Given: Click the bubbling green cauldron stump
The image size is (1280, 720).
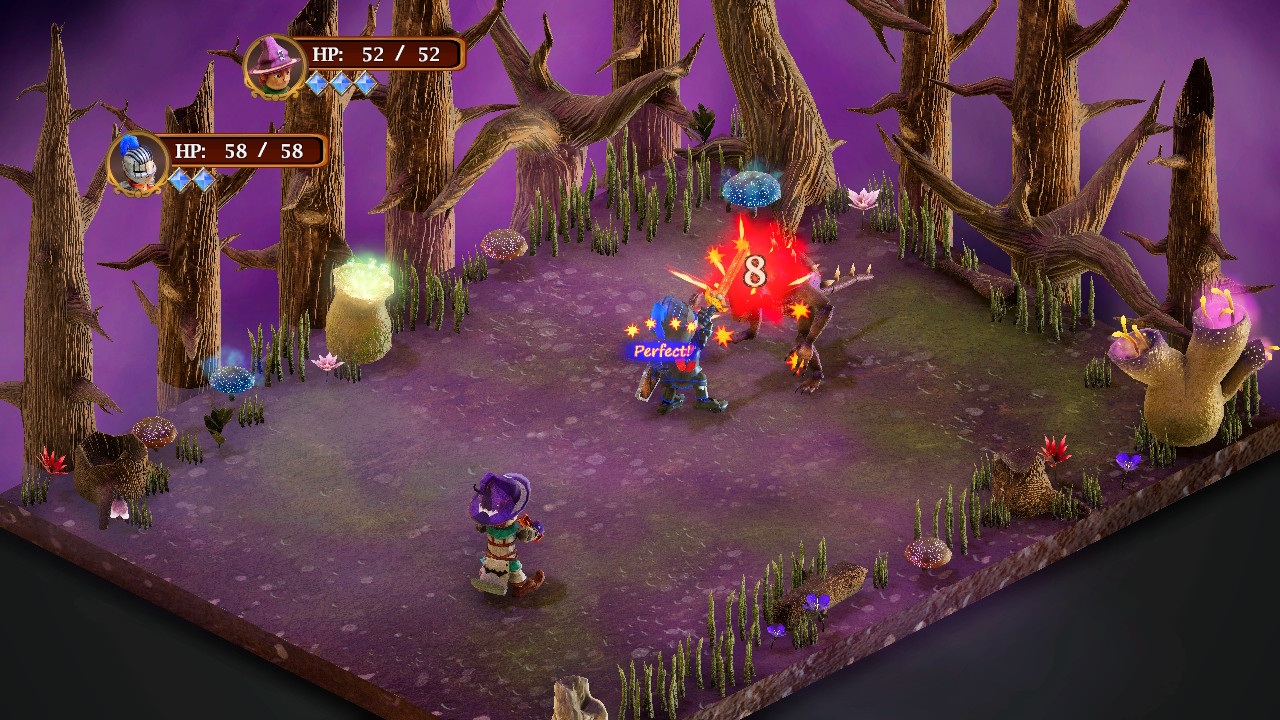Looking at the screenshot, I should pos(360,300).
